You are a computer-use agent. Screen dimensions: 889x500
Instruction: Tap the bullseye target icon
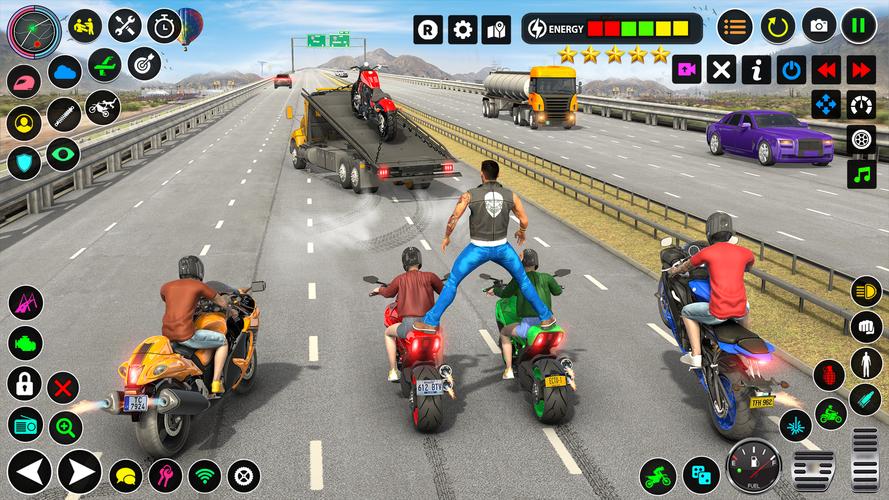(144, 65)
